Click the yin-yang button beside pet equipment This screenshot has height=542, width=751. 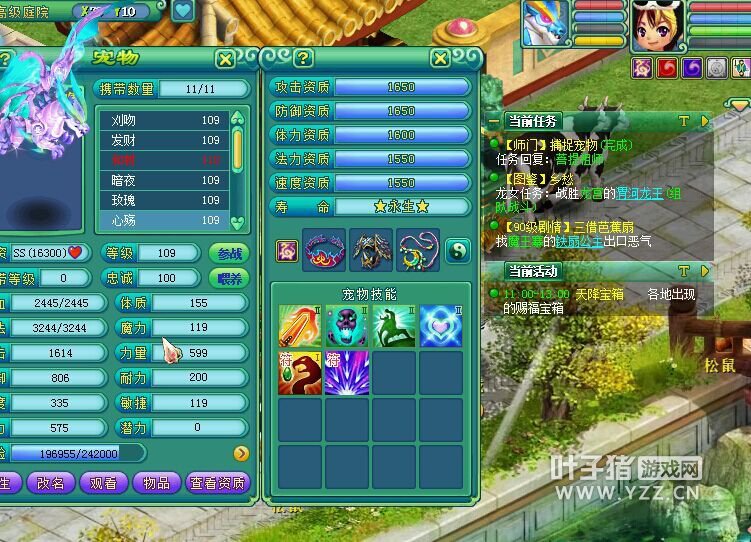(457, 251)
